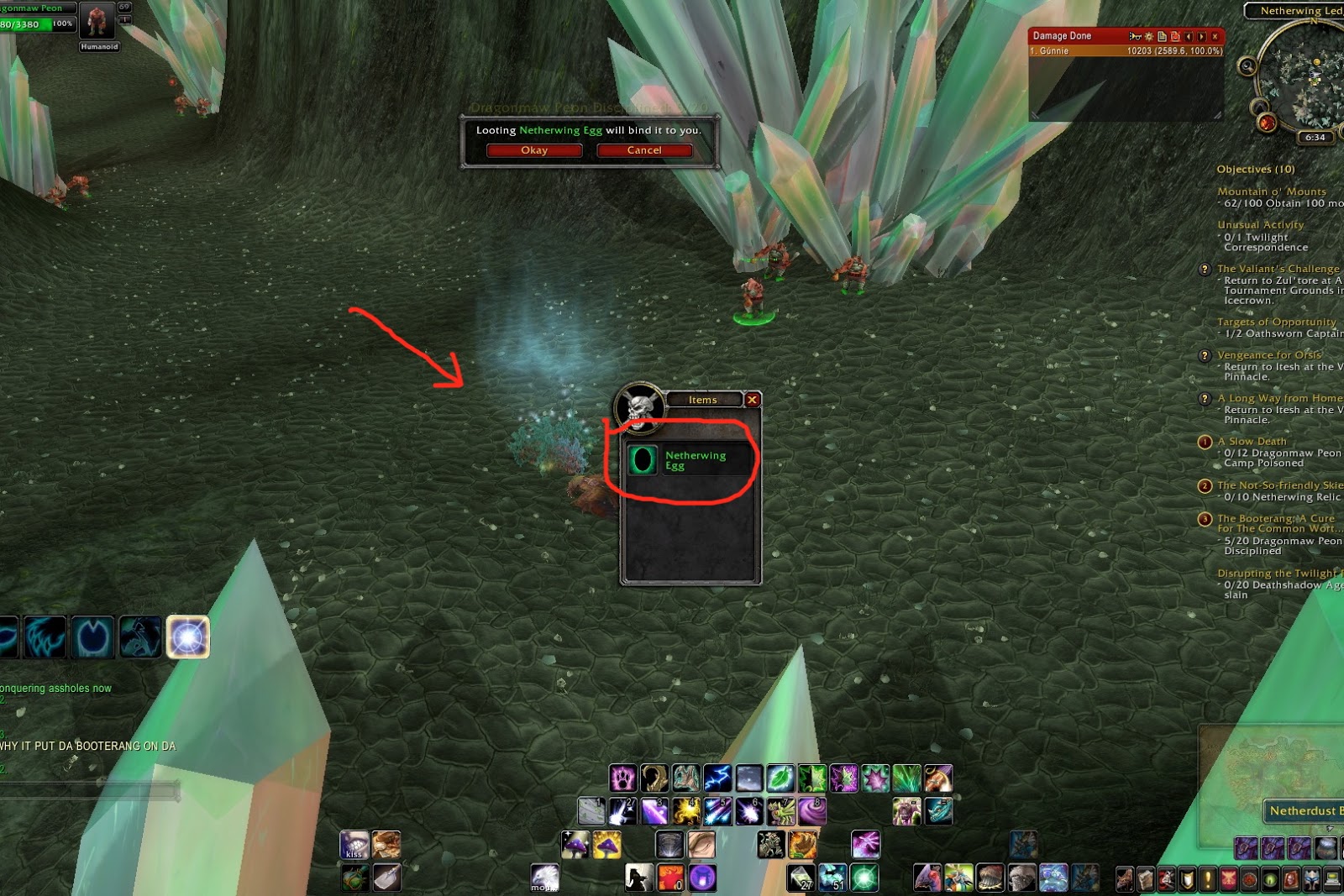Toggle the question mark icon beside Vengeance for Orsis
The height and width of the screenshot is (896, 1344).
click(x=1205, y=355)
